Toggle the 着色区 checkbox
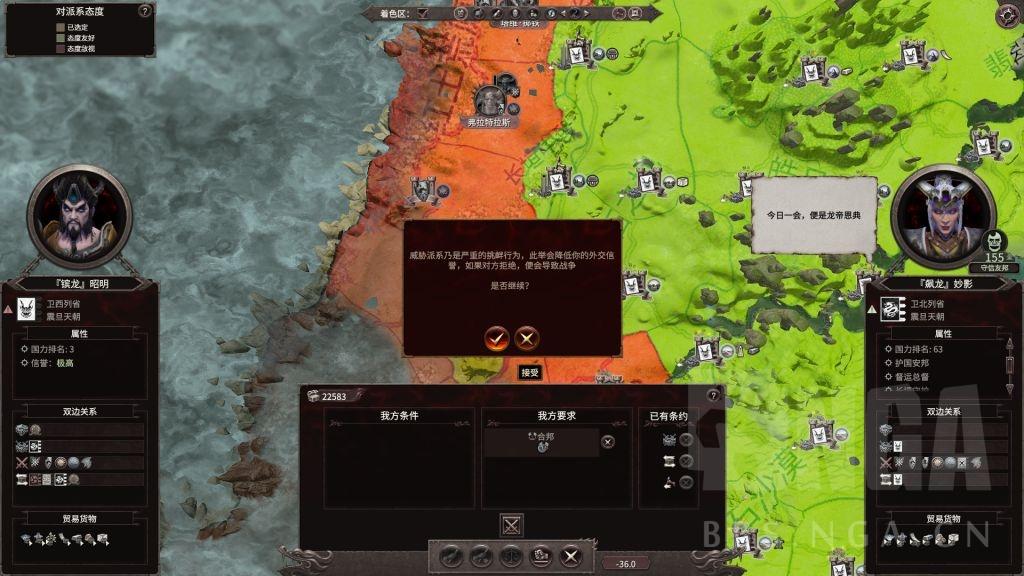 point(423,13)
